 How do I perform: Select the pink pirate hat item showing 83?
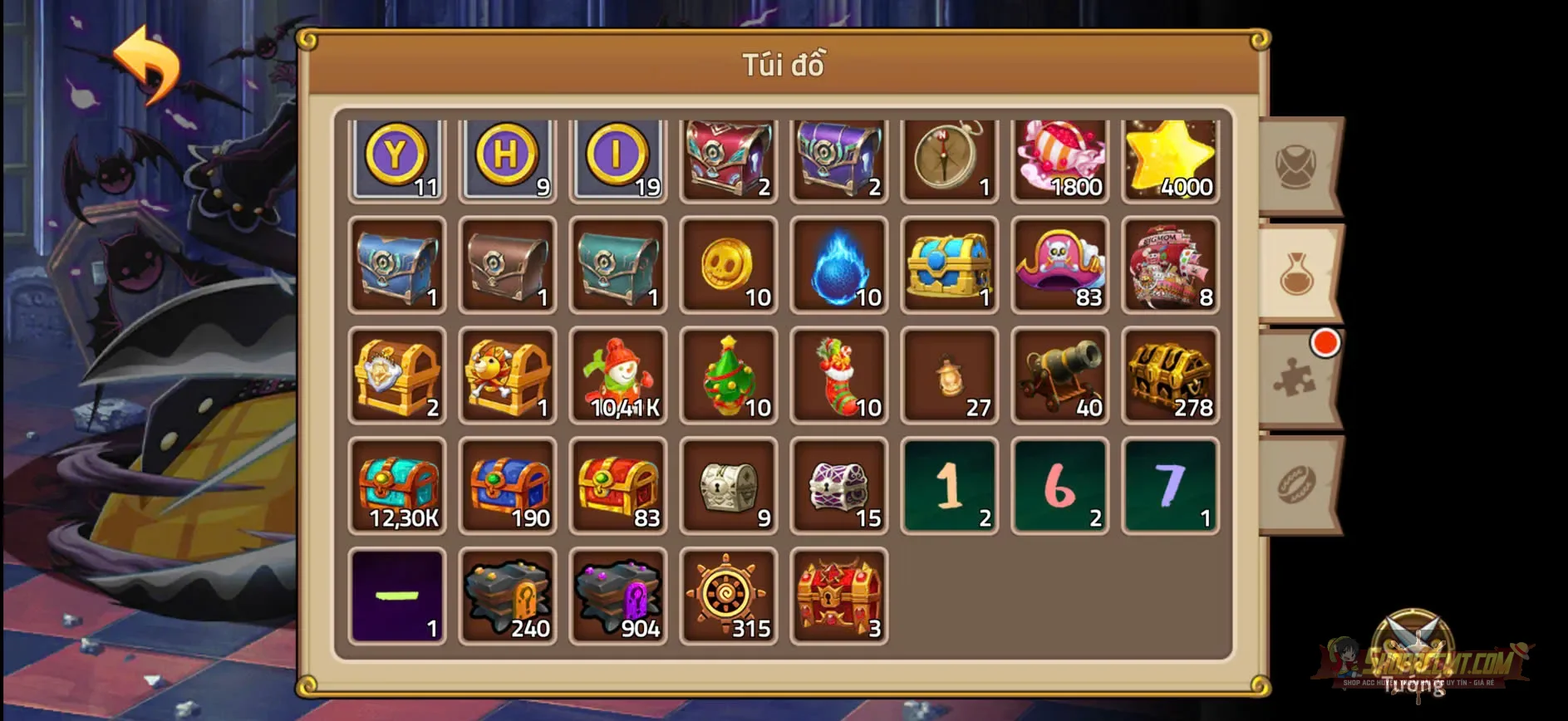pos(1059,266)
